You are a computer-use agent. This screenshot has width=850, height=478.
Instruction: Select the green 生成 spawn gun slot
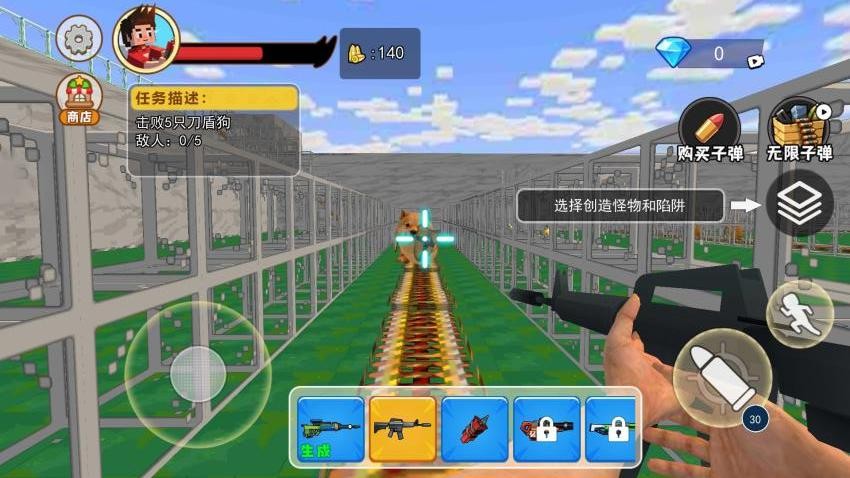pos(330,429)
